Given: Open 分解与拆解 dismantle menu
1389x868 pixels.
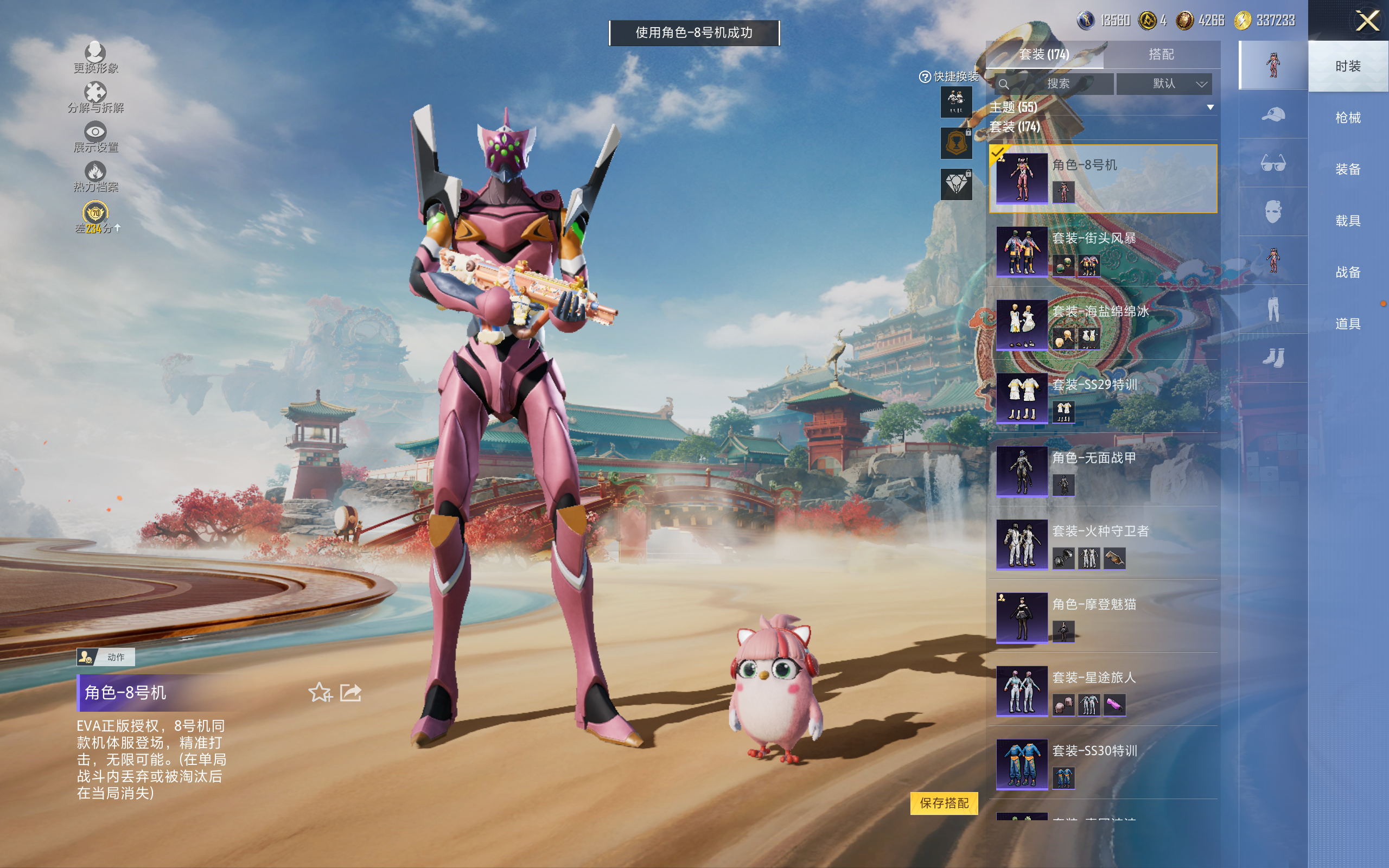Looking at the screenshot, I should [x=95, y=98].
